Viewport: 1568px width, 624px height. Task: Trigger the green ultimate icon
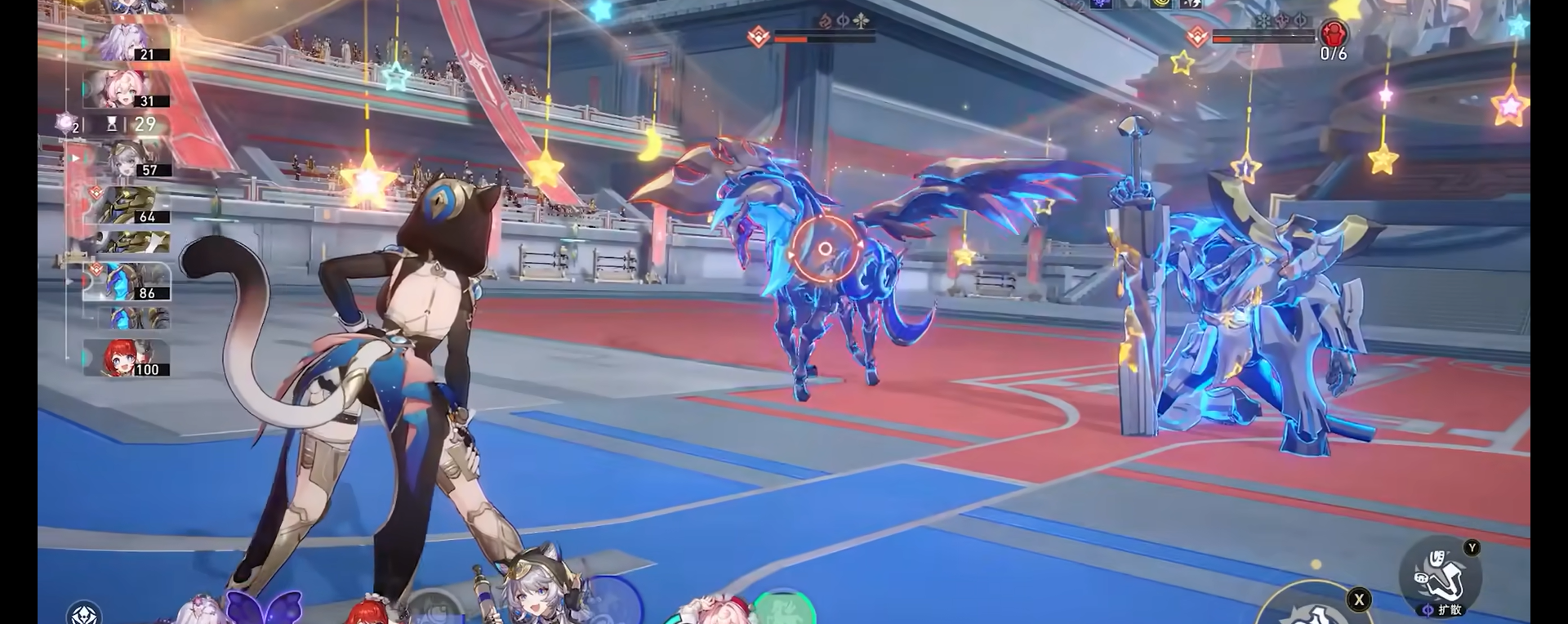point(783,608)
